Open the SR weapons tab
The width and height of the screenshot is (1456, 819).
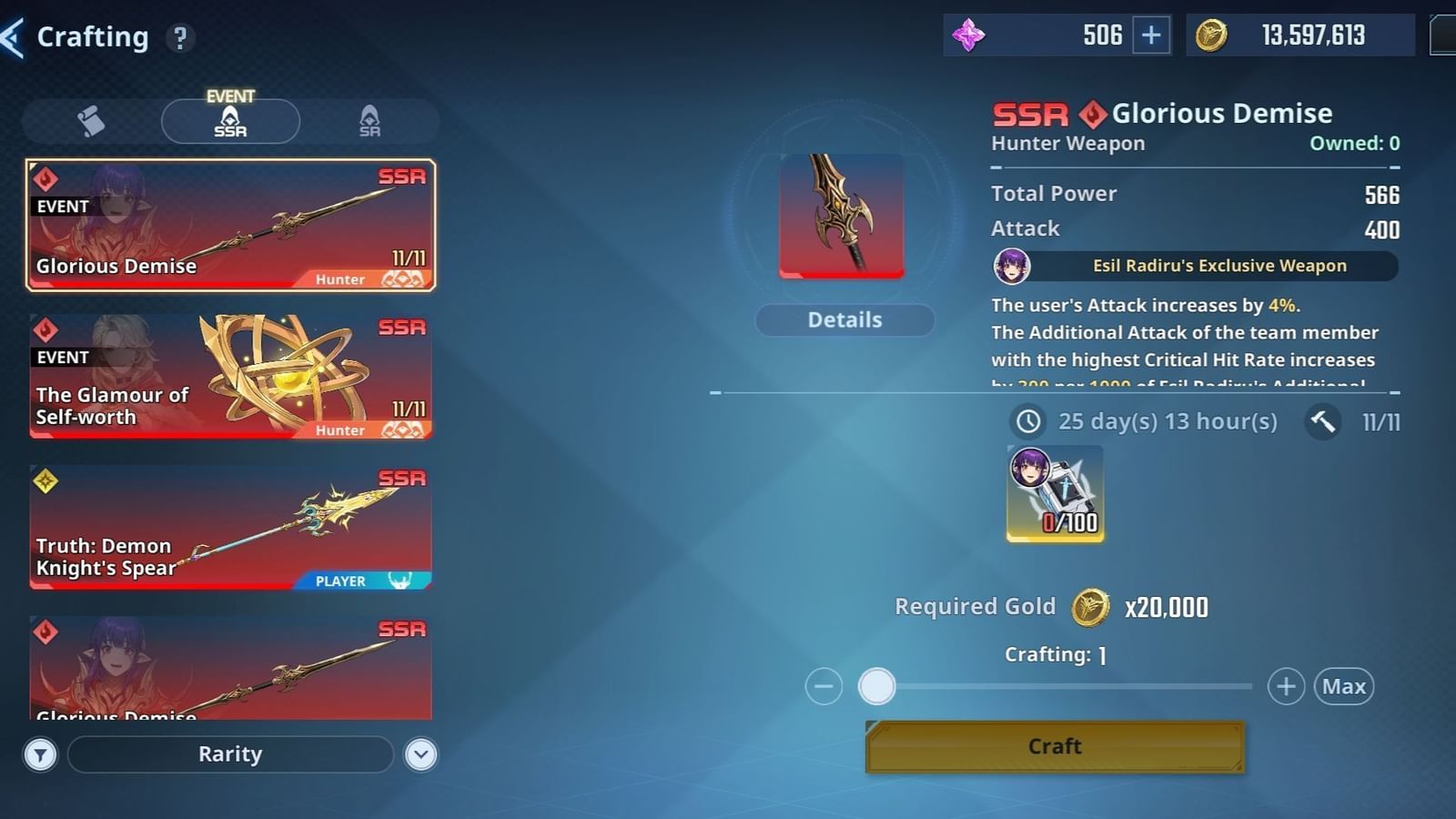[x=368, y=121]
